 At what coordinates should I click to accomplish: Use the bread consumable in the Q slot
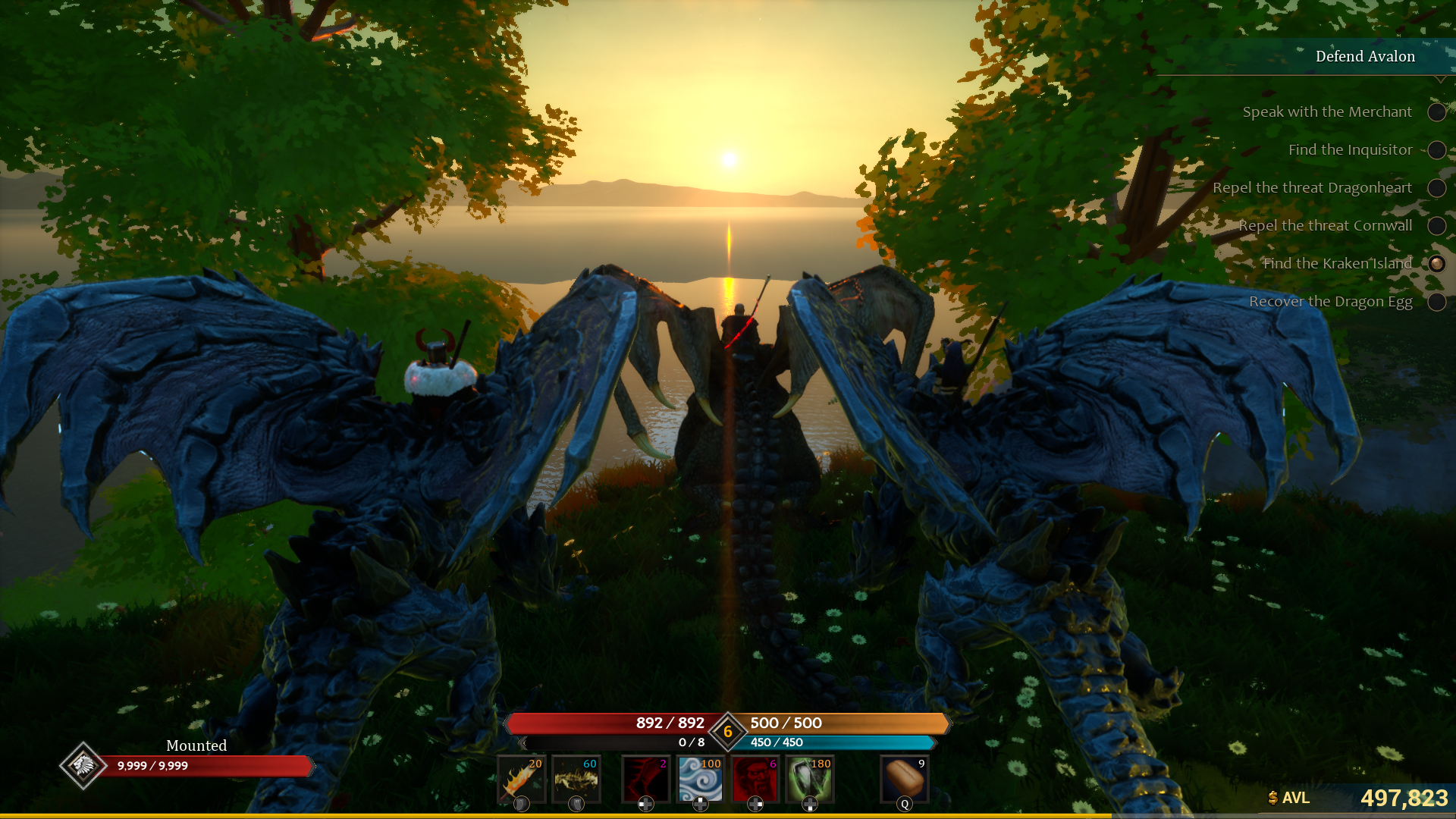[x=905, y=777]
